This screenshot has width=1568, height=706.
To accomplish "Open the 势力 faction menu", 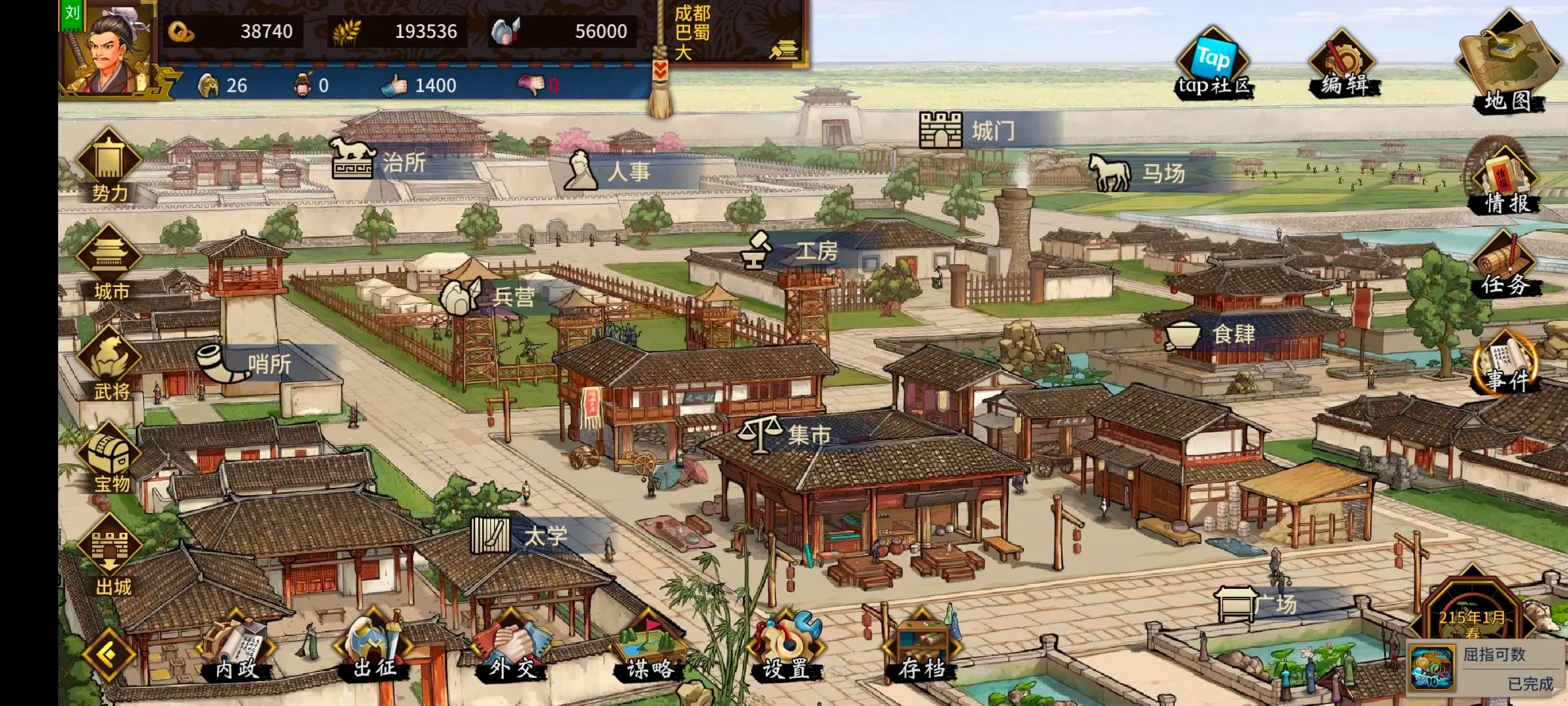I will pos(108,165).
